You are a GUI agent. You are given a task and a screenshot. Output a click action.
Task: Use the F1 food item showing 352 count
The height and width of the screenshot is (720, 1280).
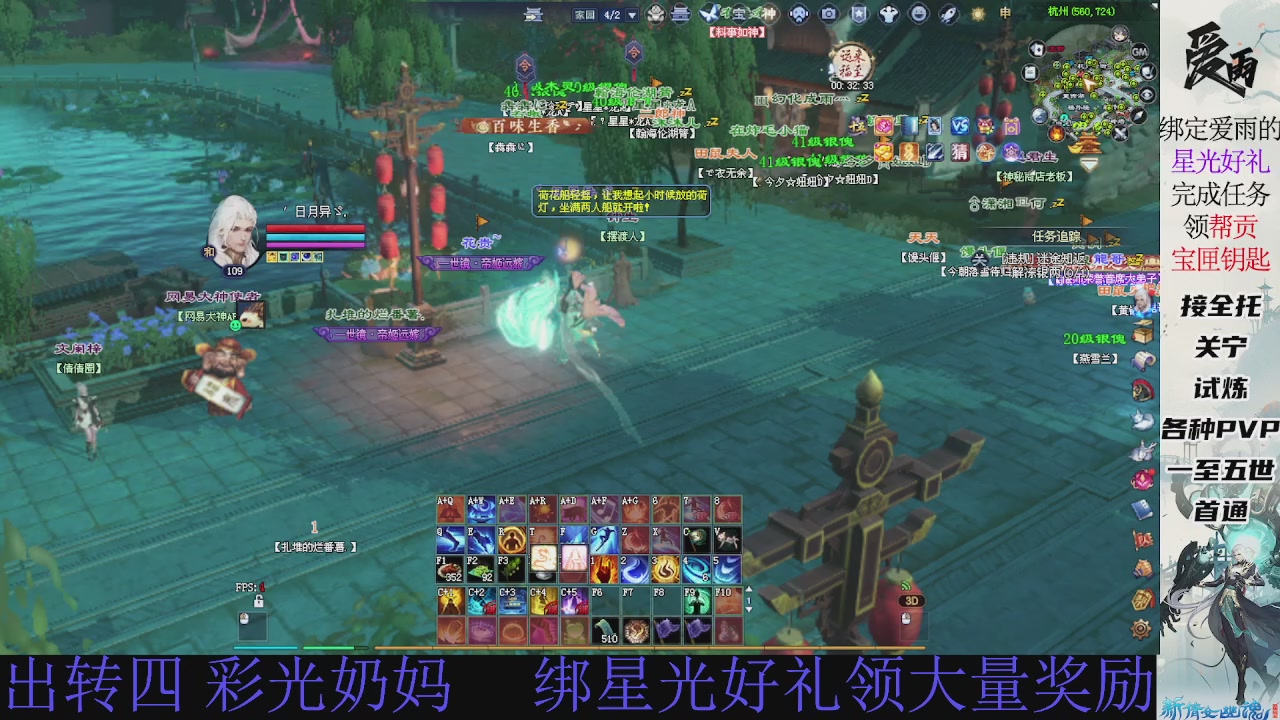[x=450, y=568]
